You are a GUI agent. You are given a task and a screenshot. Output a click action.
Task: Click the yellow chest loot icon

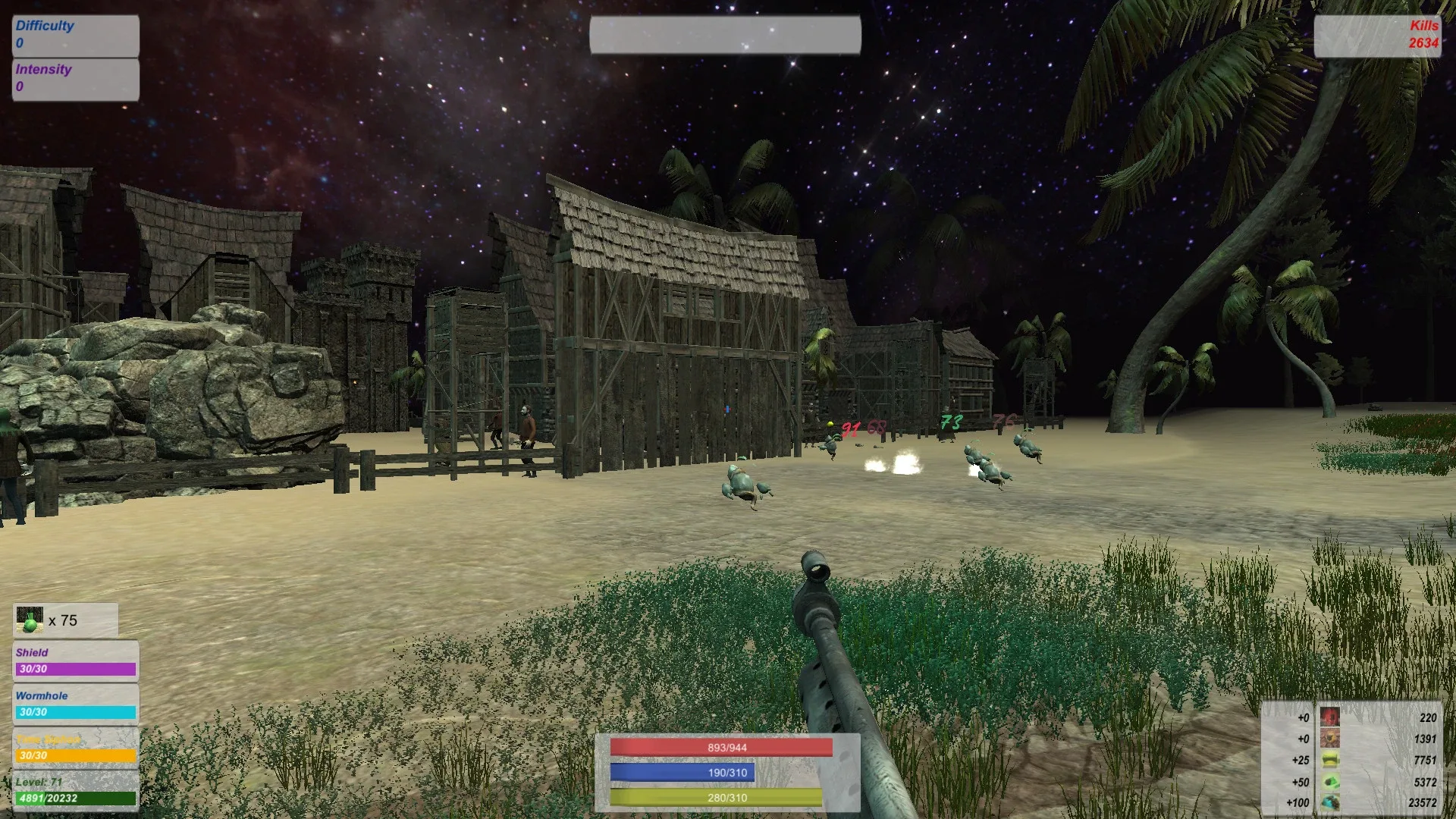(1329, 759)
